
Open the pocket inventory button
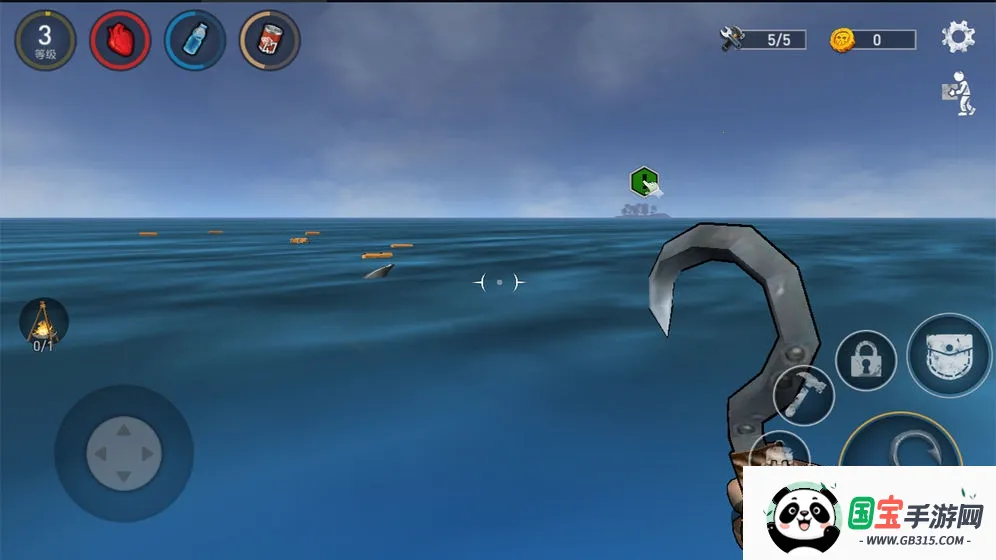[x=949, y=356]
